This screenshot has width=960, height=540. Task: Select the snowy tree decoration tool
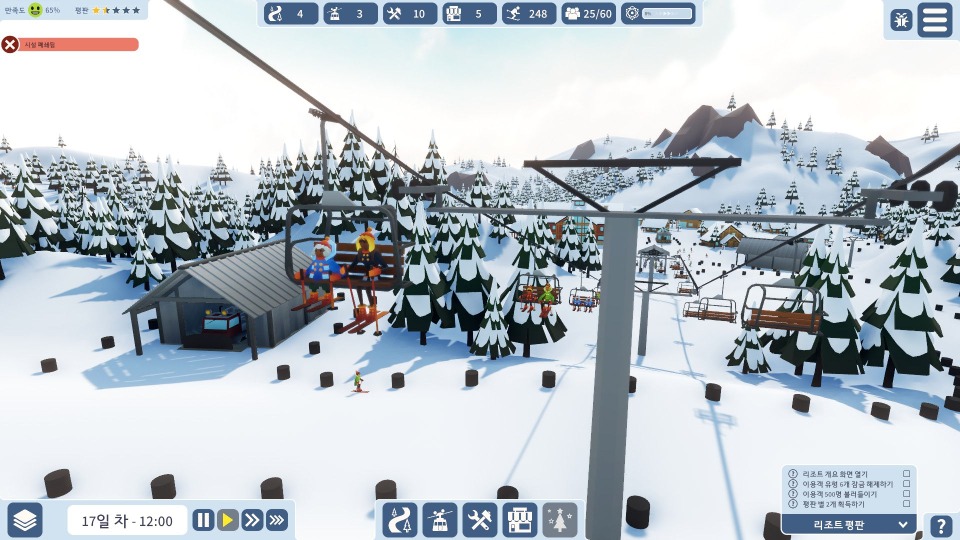560,520
